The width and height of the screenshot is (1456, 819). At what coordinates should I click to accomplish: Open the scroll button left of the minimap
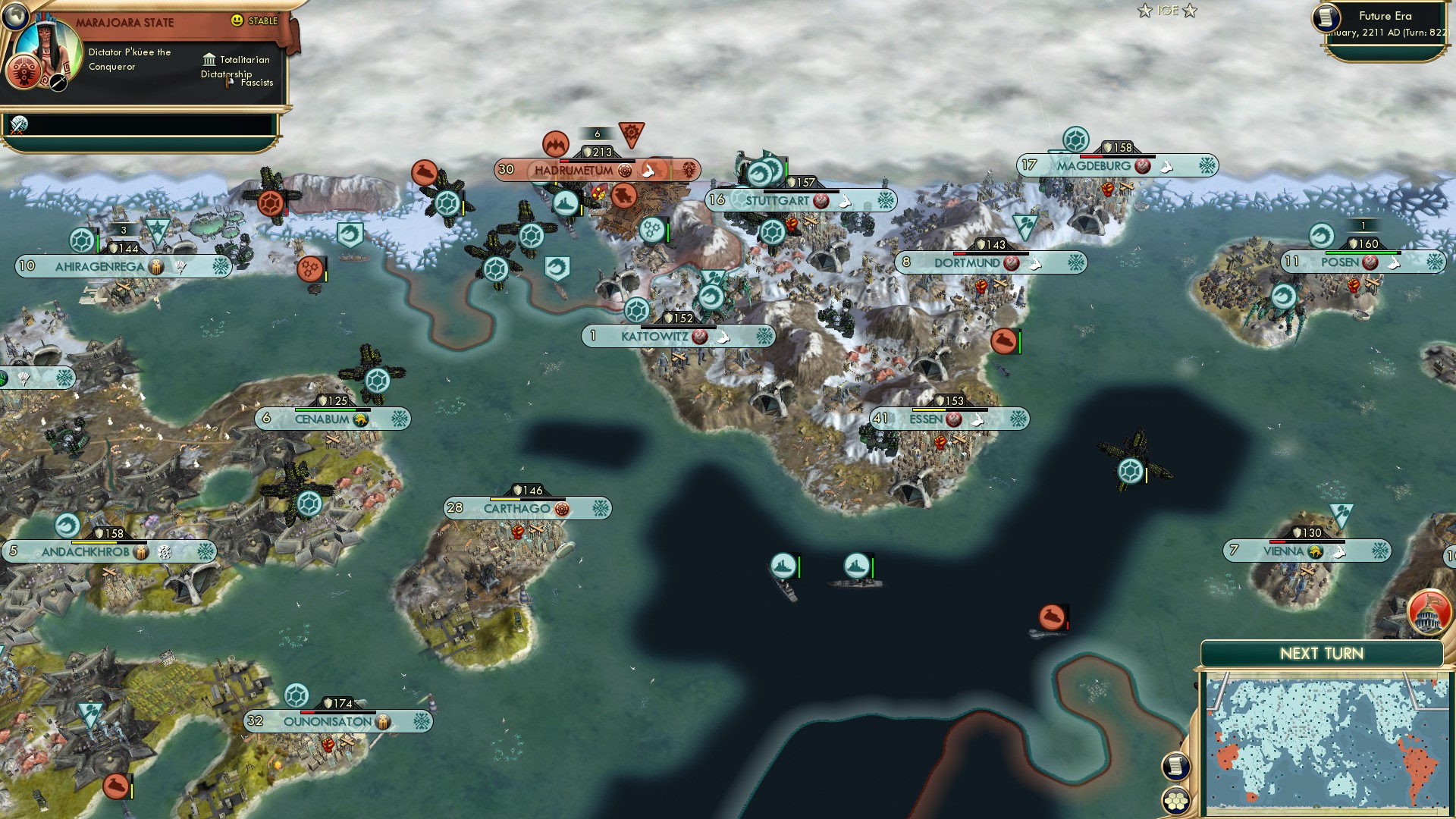(x=1175, y=766)
